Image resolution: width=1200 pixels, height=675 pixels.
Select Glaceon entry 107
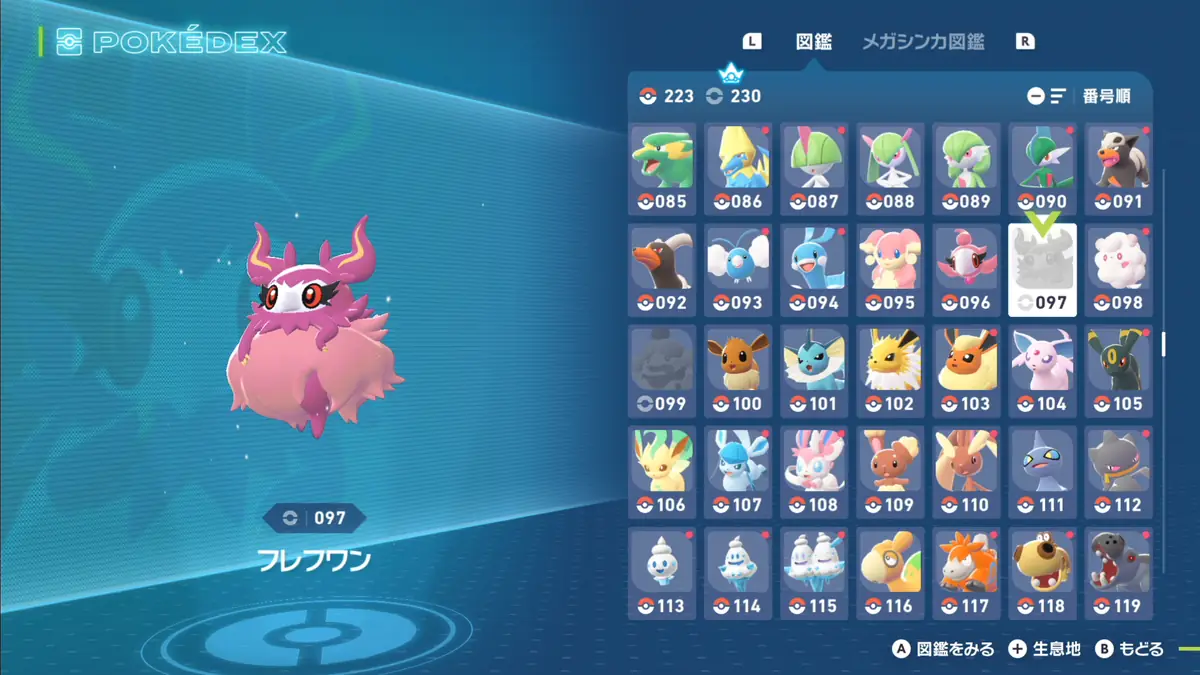739,472
